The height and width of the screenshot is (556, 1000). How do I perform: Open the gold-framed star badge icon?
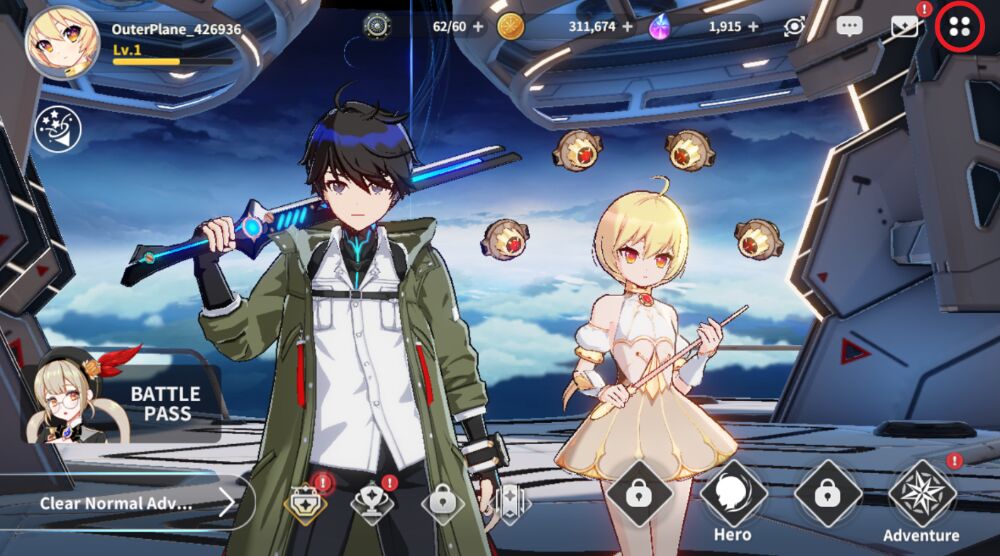[305, 502]
